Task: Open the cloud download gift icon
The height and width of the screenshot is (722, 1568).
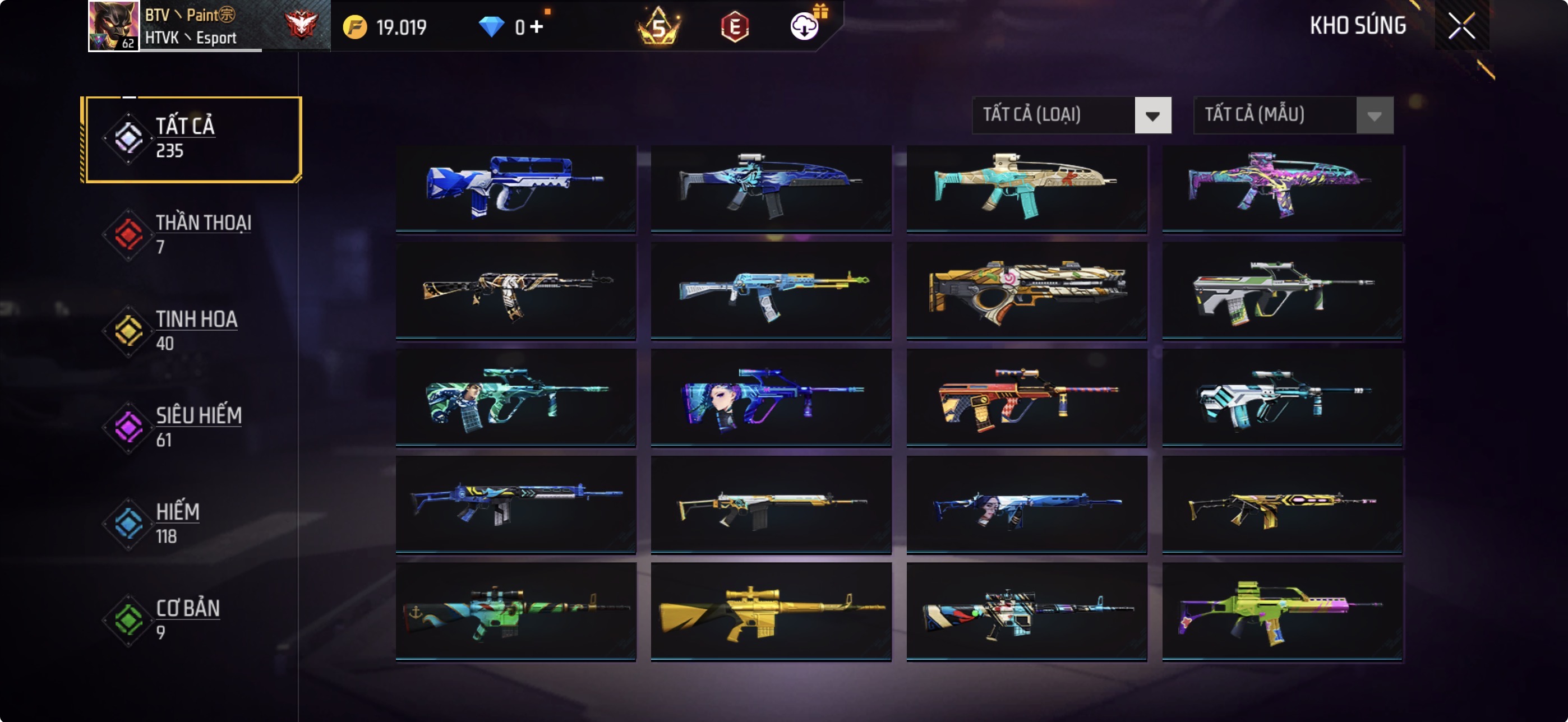Action: (x=805, y=26)
